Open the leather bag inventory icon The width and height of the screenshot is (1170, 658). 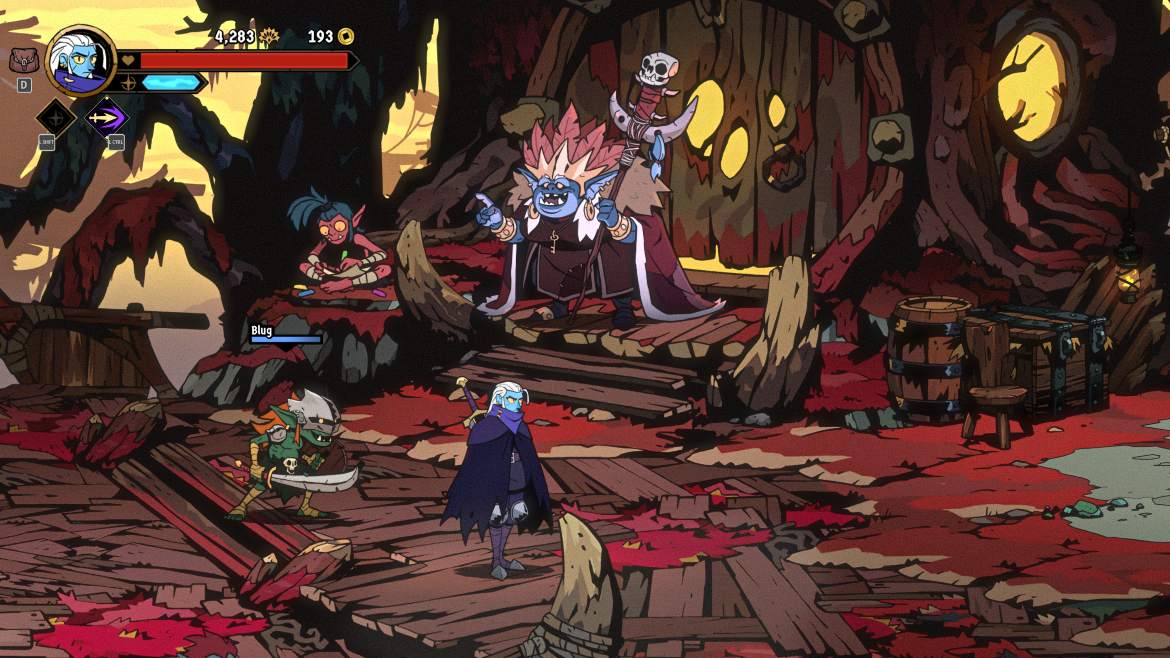pyautogui.click(x=23, y=60)
